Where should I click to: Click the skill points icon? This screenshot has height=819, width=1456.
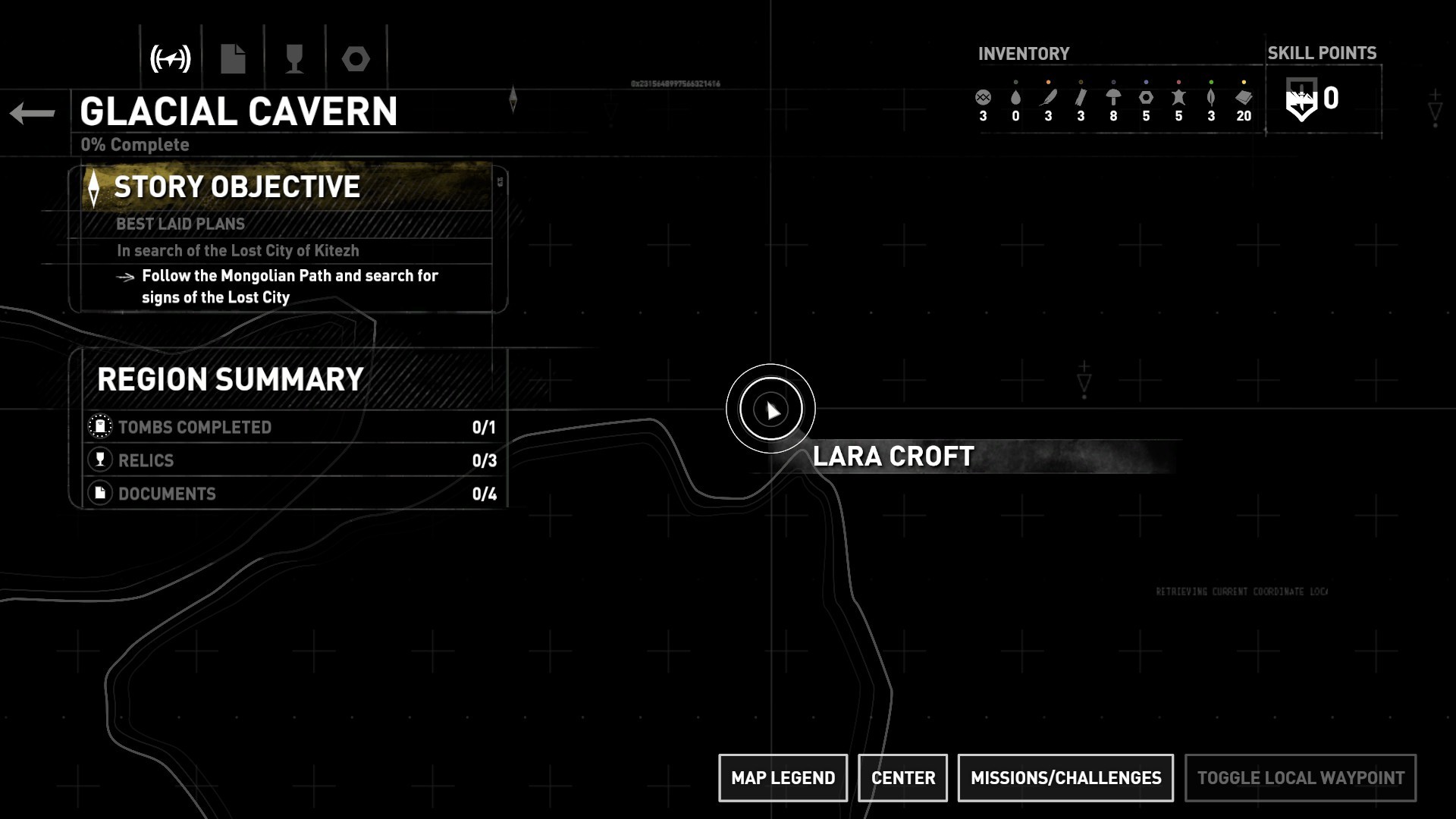pos(1301,100)
